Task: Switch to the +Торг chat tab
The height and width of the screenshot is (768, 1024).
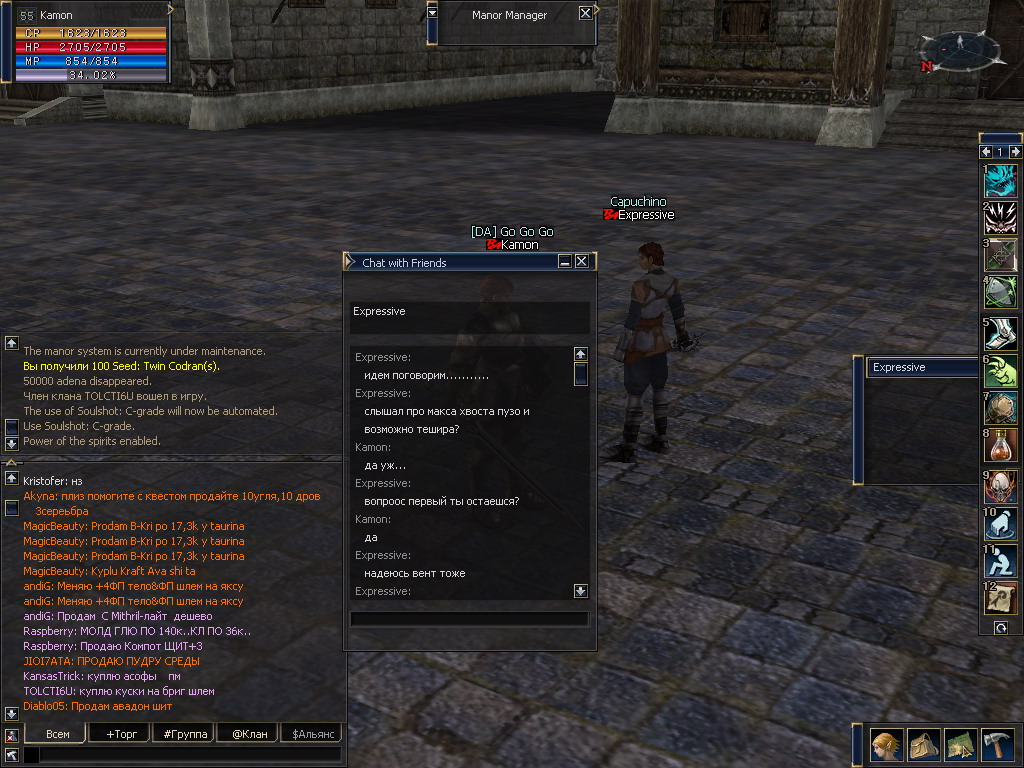Action: 121,734
